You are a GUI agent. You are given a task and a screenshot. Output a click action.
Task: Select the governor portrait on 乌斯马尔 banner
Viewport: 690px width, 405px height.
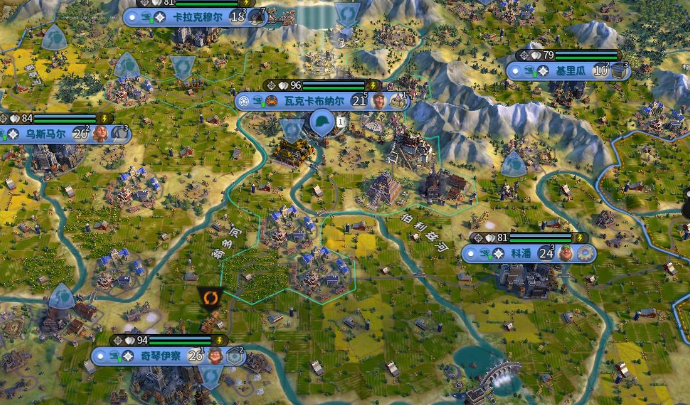point(101,133)
